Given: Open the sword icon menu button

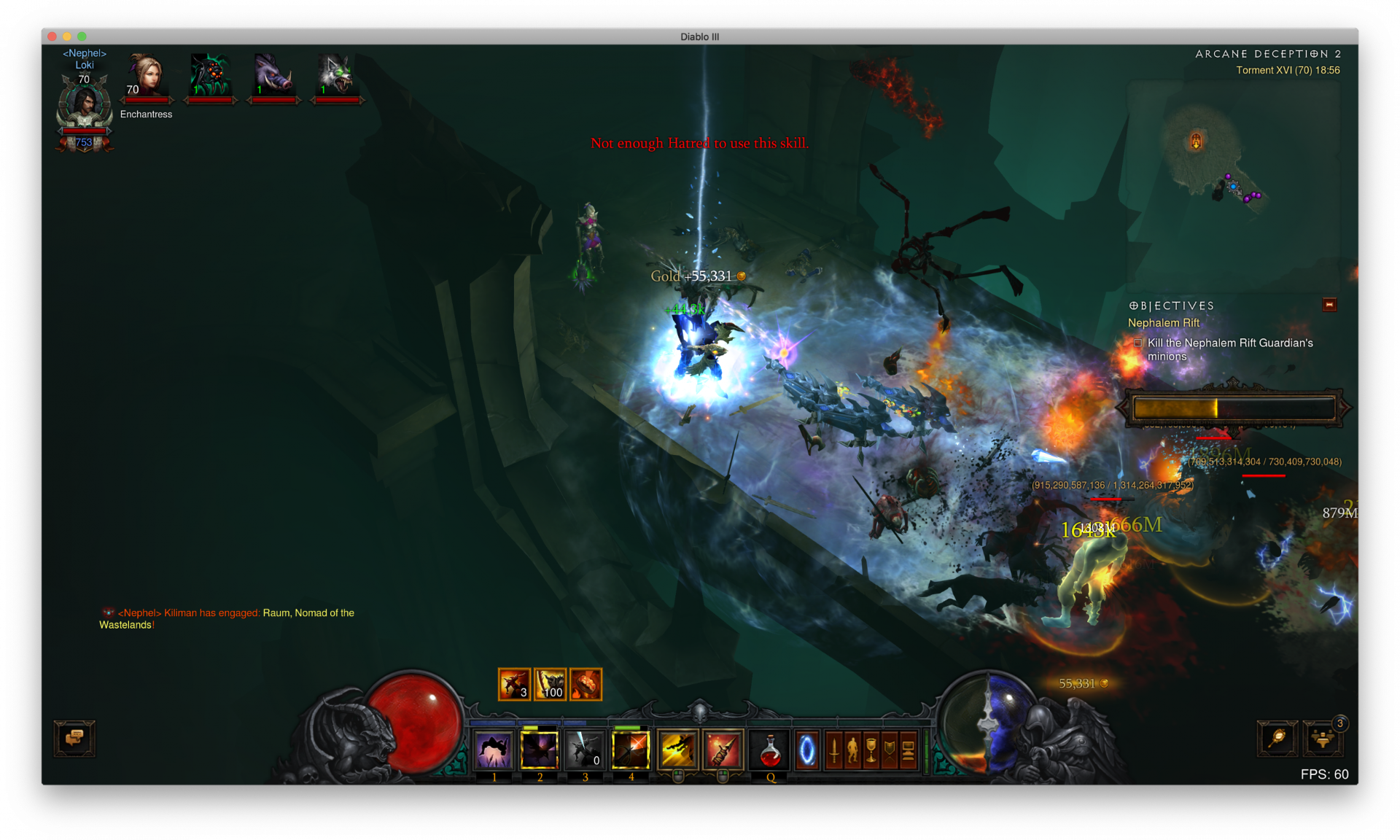Looking at the screenshot, I should [834, 750].
